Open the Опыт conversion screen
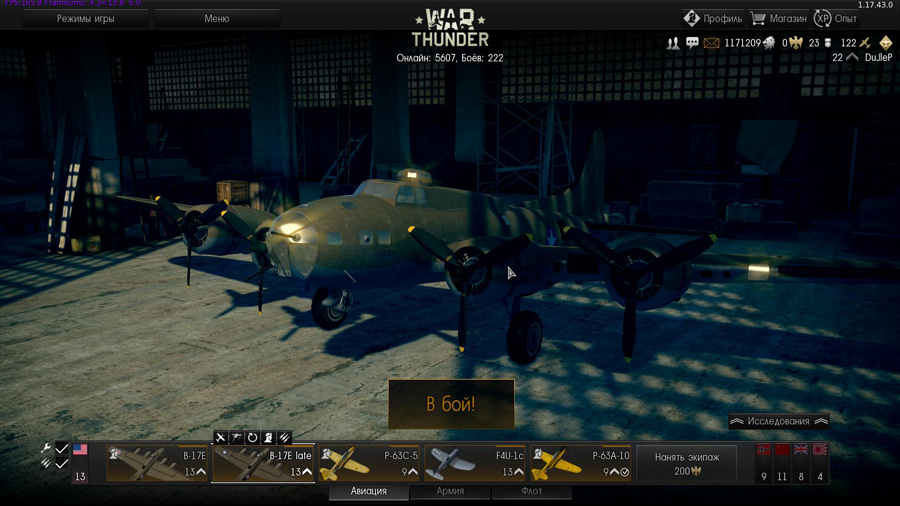Screen dimensions: 900x506 [x=836, y=18]
